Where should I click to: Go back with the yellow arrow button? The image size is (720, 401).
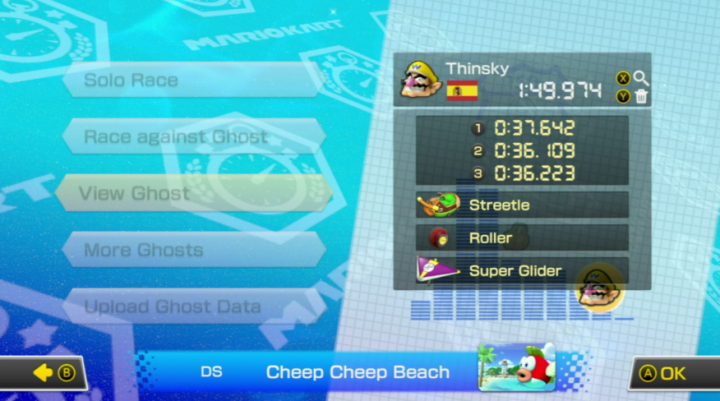click(x=46, y=373)
